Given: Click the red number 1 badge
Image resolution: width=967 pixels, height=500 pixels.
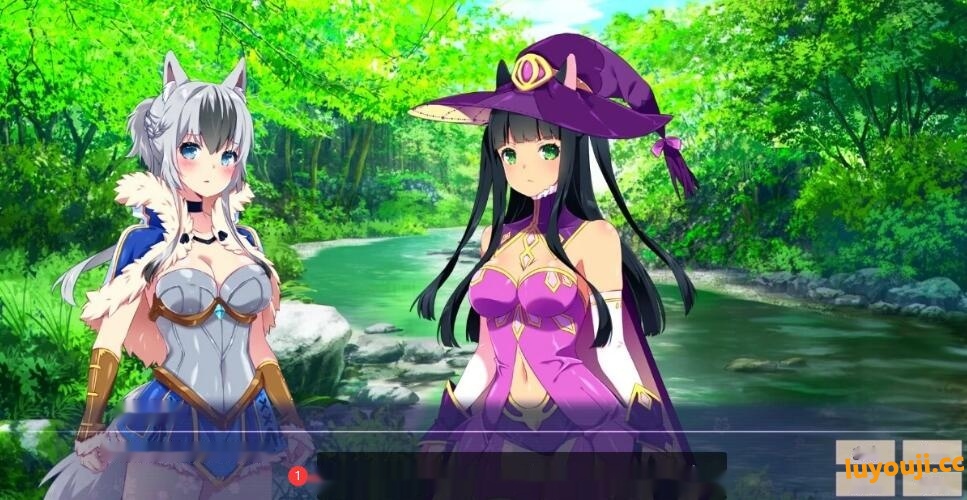Looking at the screenshot, I should pyautogui.click(x=297, y=476).
